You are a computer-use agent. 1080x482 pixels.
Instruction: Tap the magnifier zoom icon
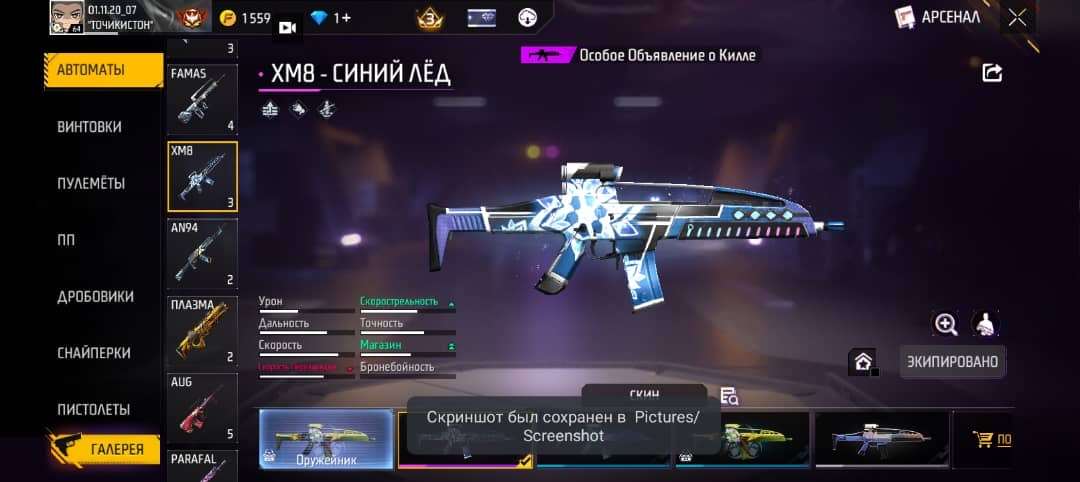945,323
